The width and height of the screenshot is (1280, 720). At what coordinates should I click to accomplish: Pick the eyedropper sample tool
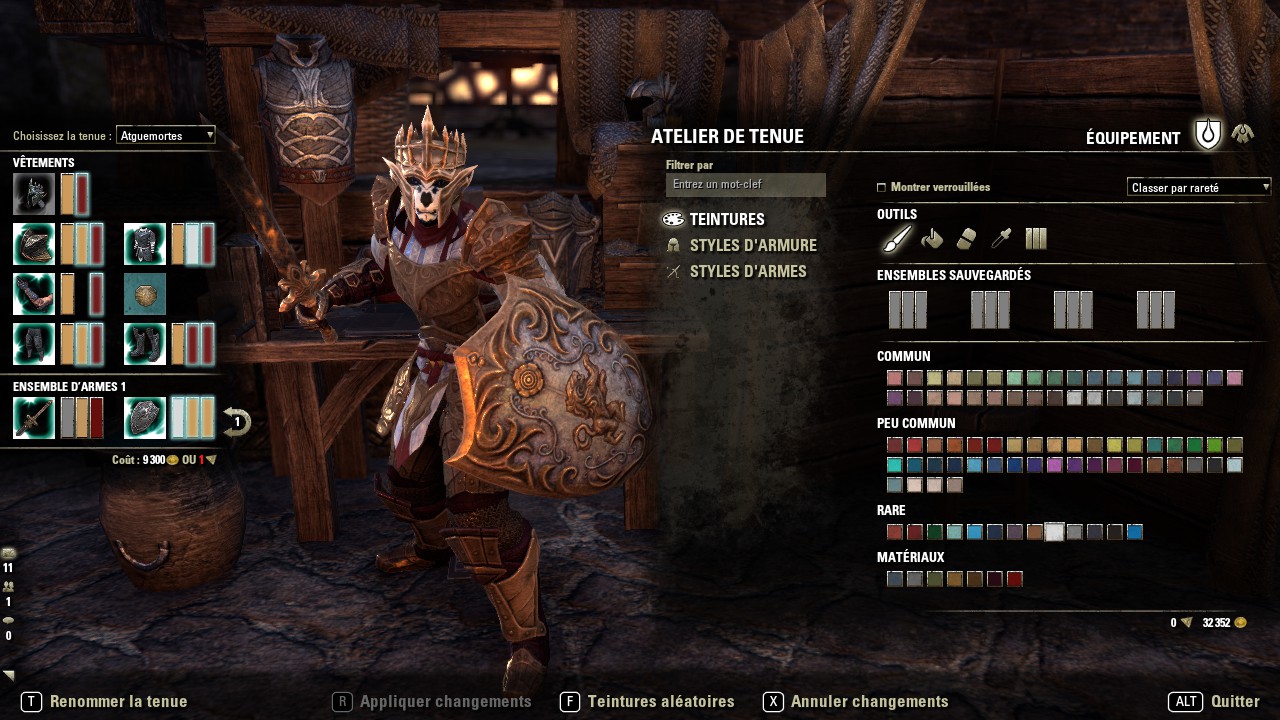[1000, 238]
